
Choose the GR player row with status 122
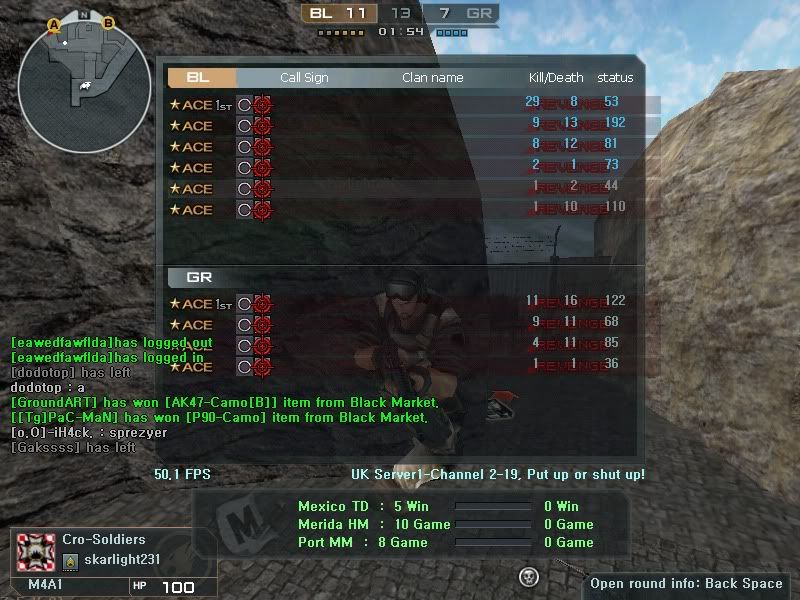click(400, 303)
